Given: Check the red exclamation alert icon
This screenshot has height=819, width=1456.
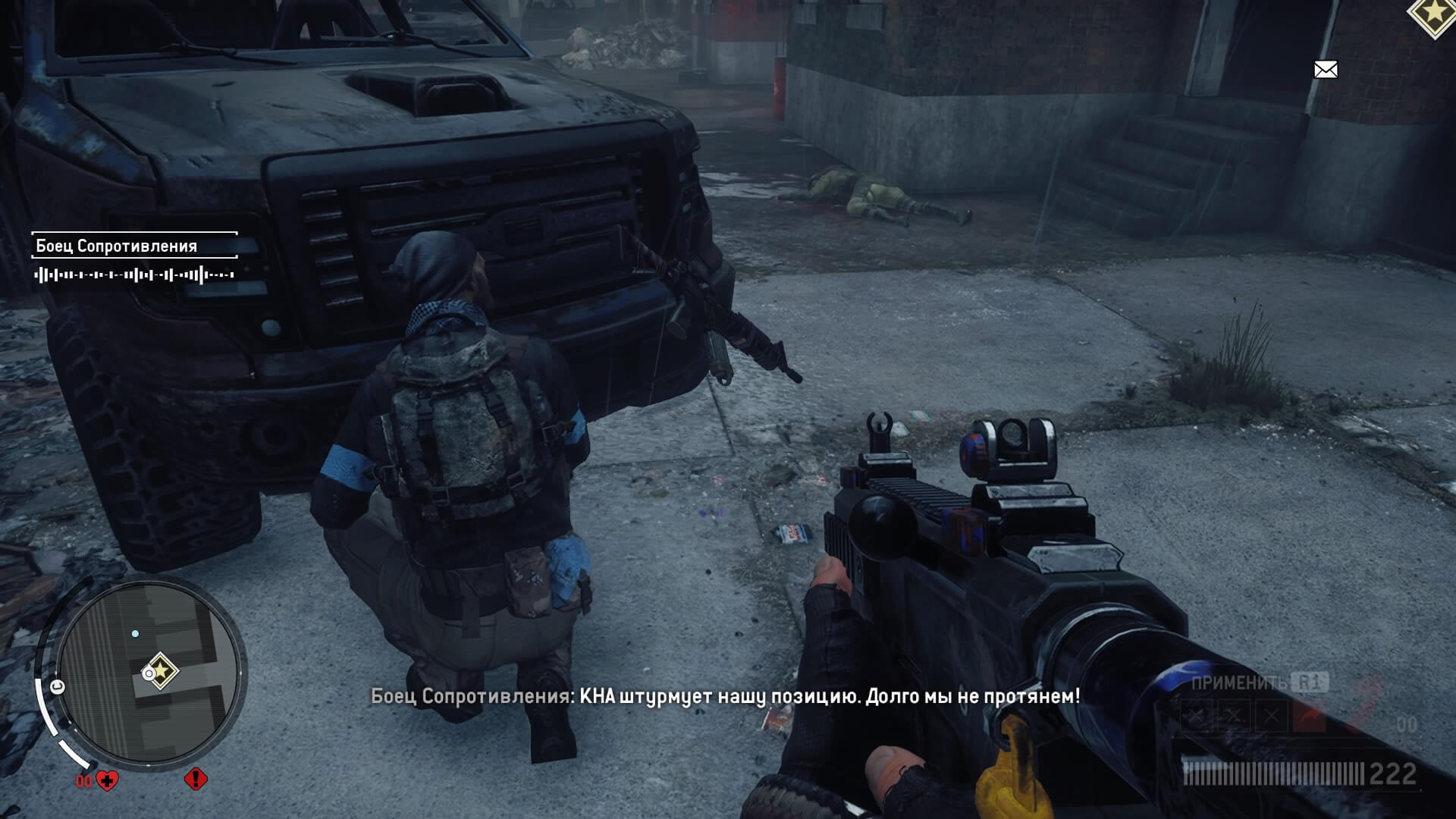Looking at the screenshot, I should click(x=196, y=779).
